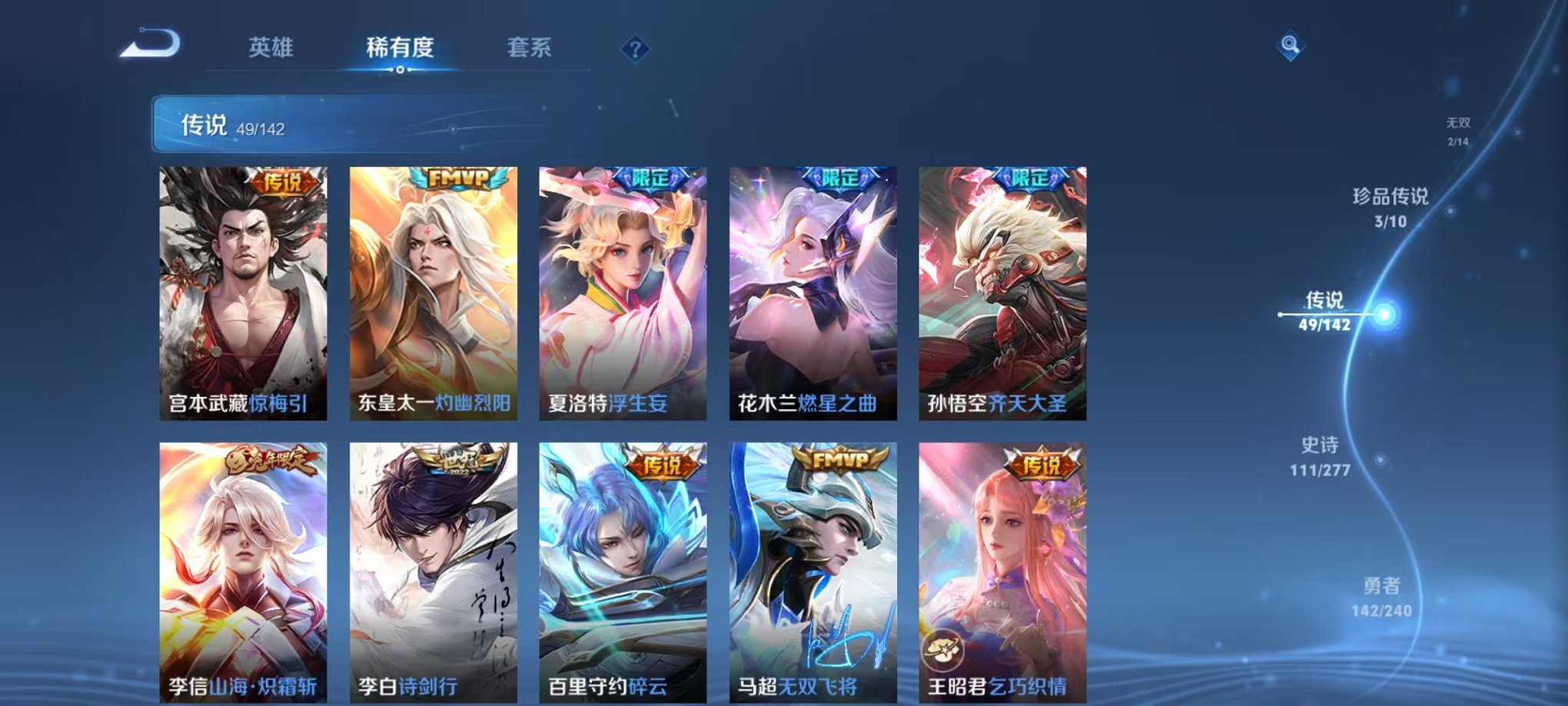Viewport: 1568px width, 706px height.
Task: Open the search magnifier icon top-right
Action: [1293, 46]
